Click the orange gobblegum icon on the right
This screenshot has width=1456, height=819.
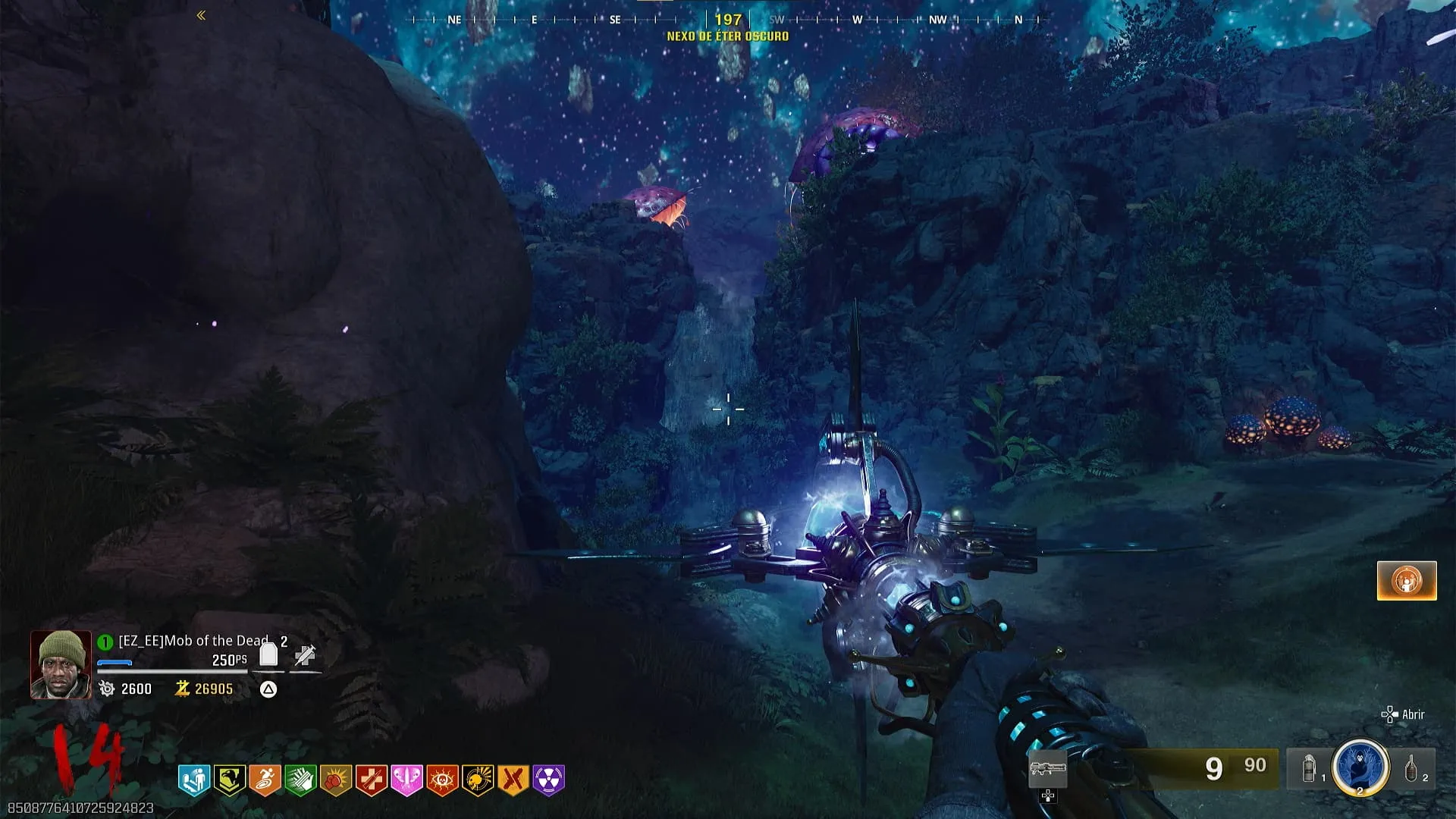[x=1407, y=581]
